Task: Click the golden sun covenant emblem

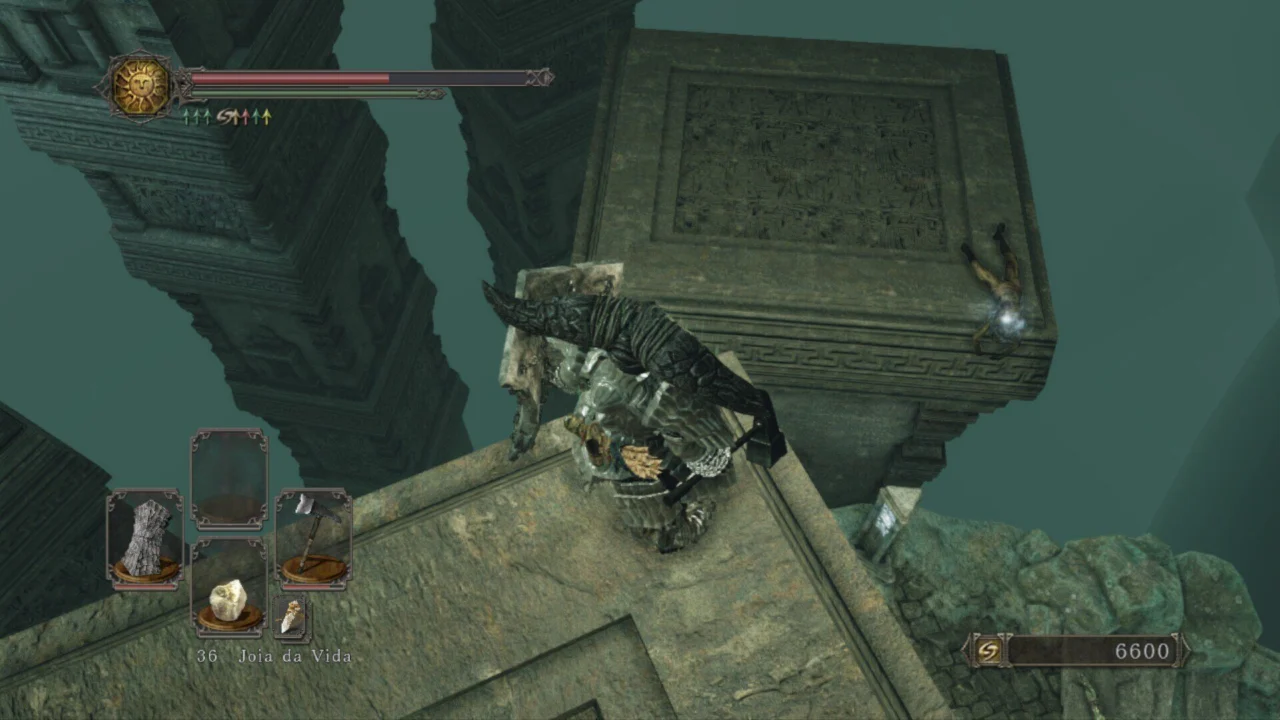Action: [140, 87]
